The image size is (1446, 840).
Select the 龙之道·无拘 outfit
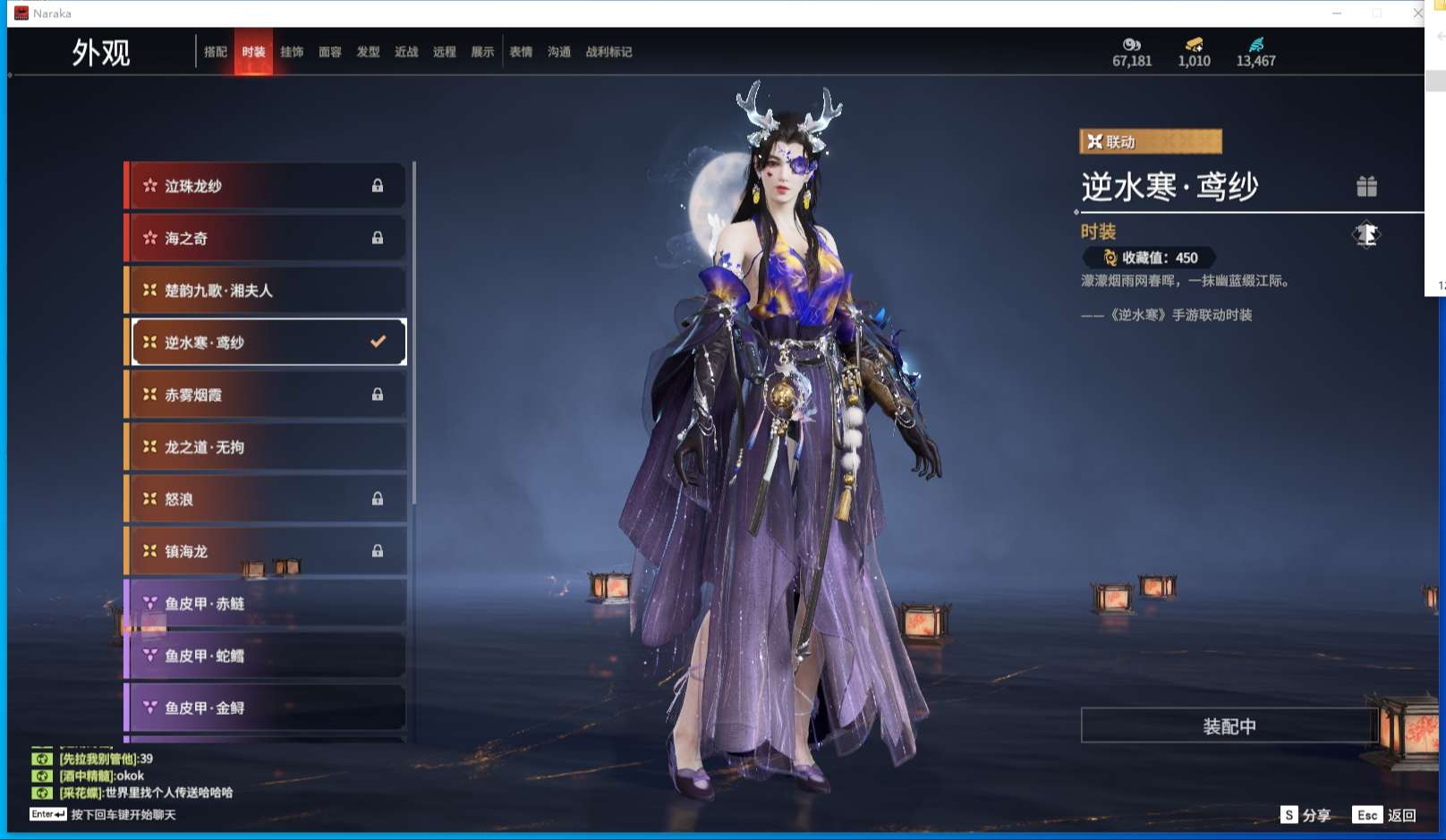coord(267,447)
